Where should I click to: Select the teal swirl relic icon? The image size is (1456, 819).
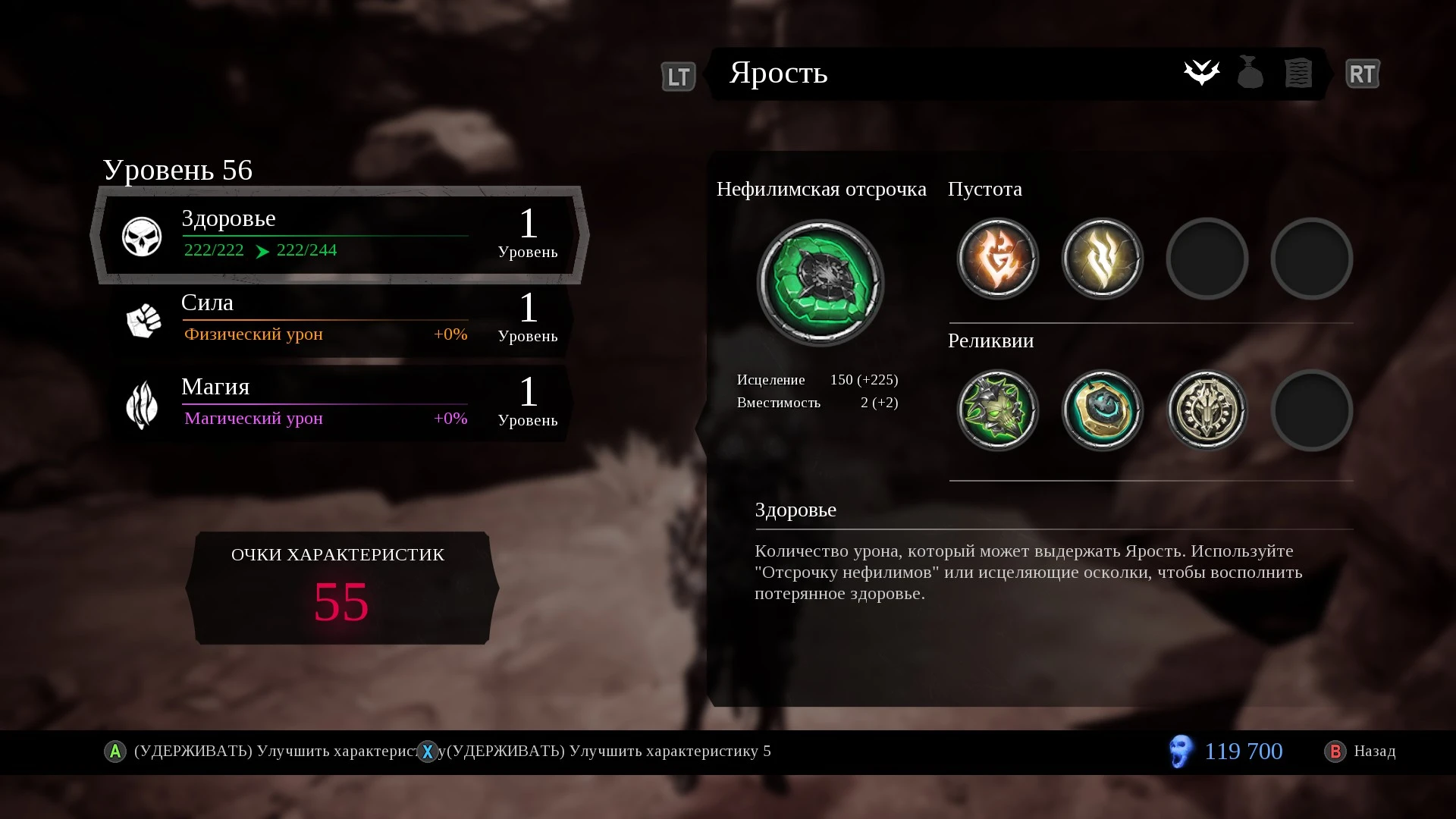[x=1102, y=410]
